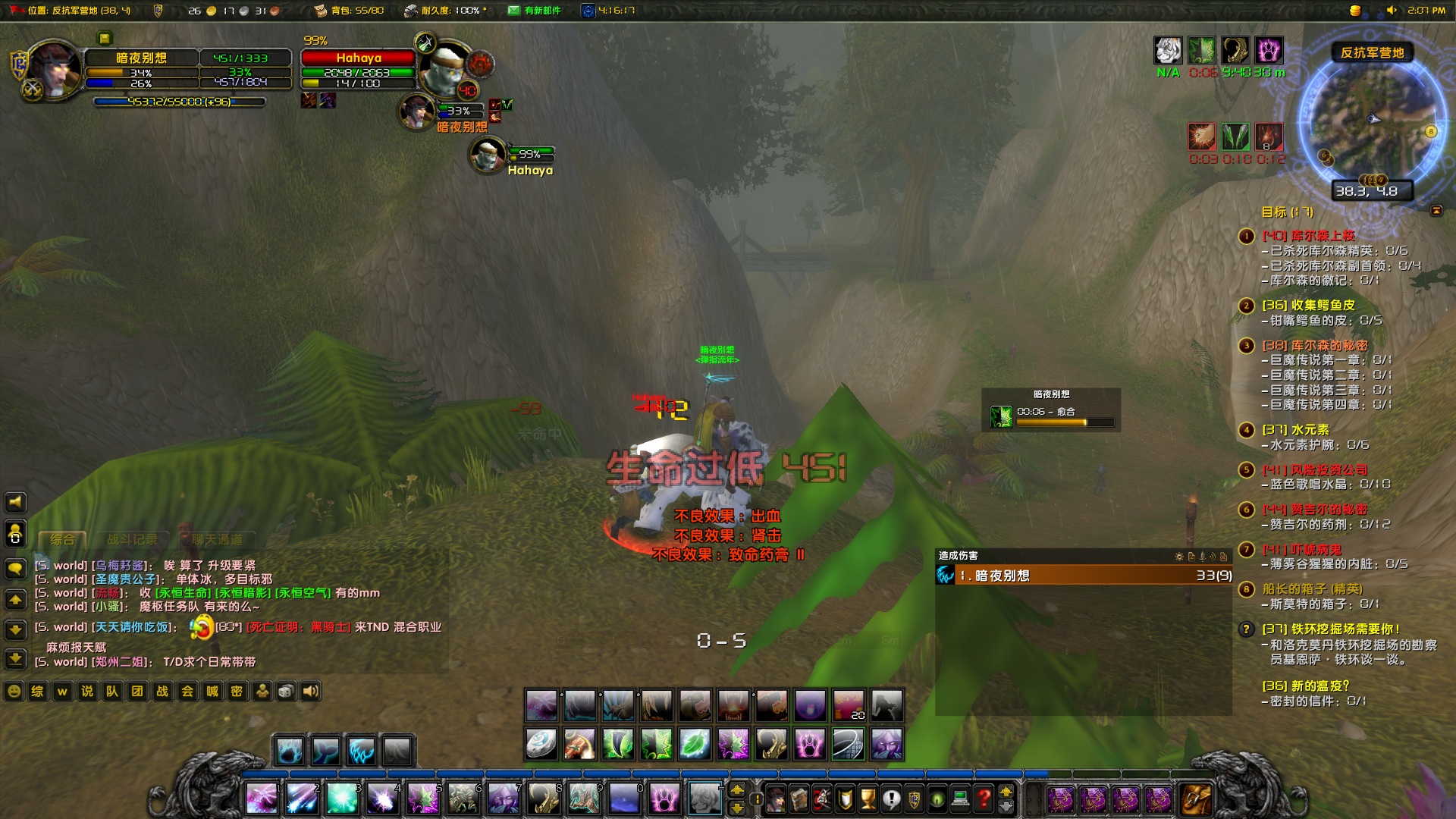Select the 综合 chat tab

click(62, 540)
